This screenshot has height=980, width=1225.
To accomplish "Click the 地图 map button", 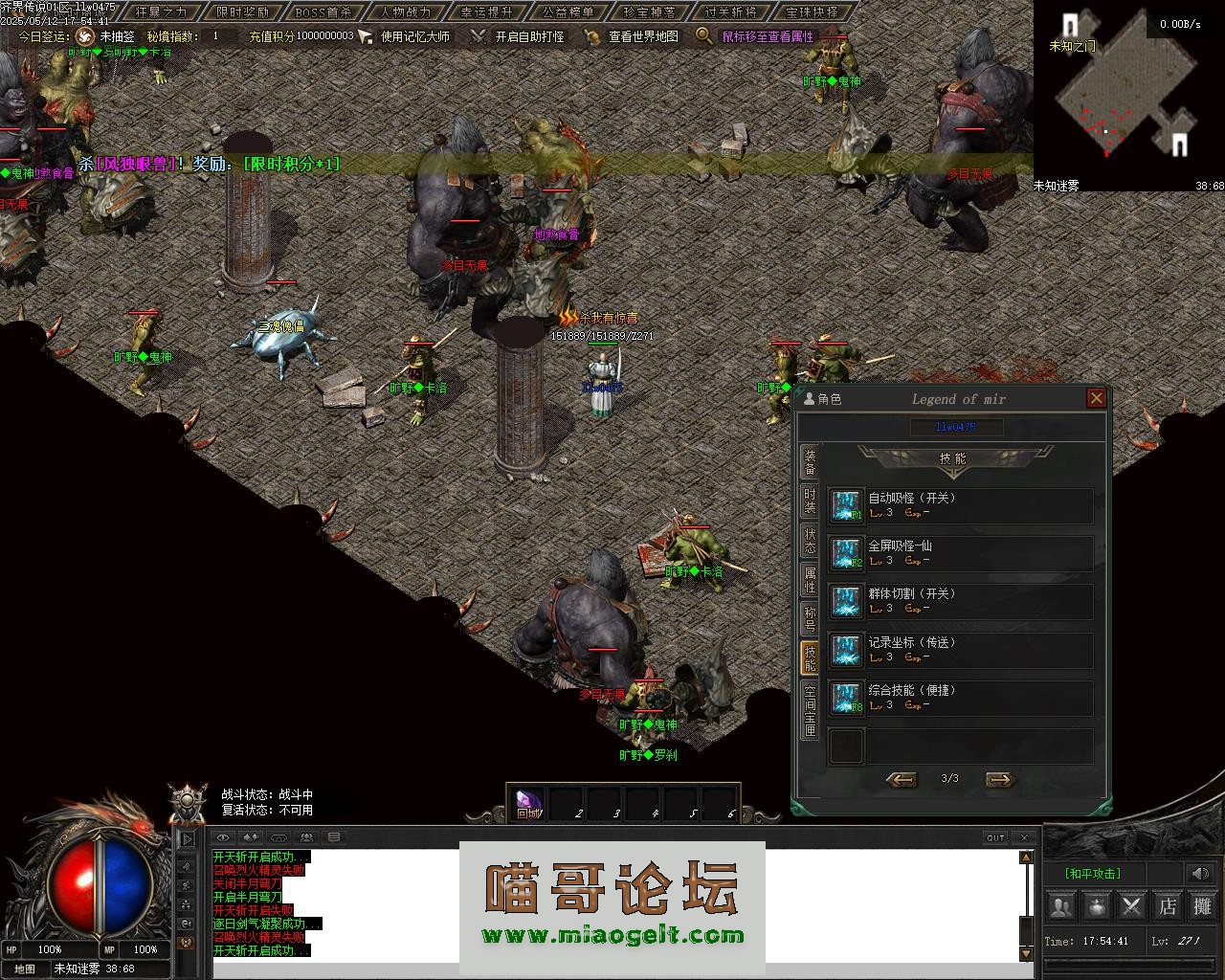I will [24, 969].
